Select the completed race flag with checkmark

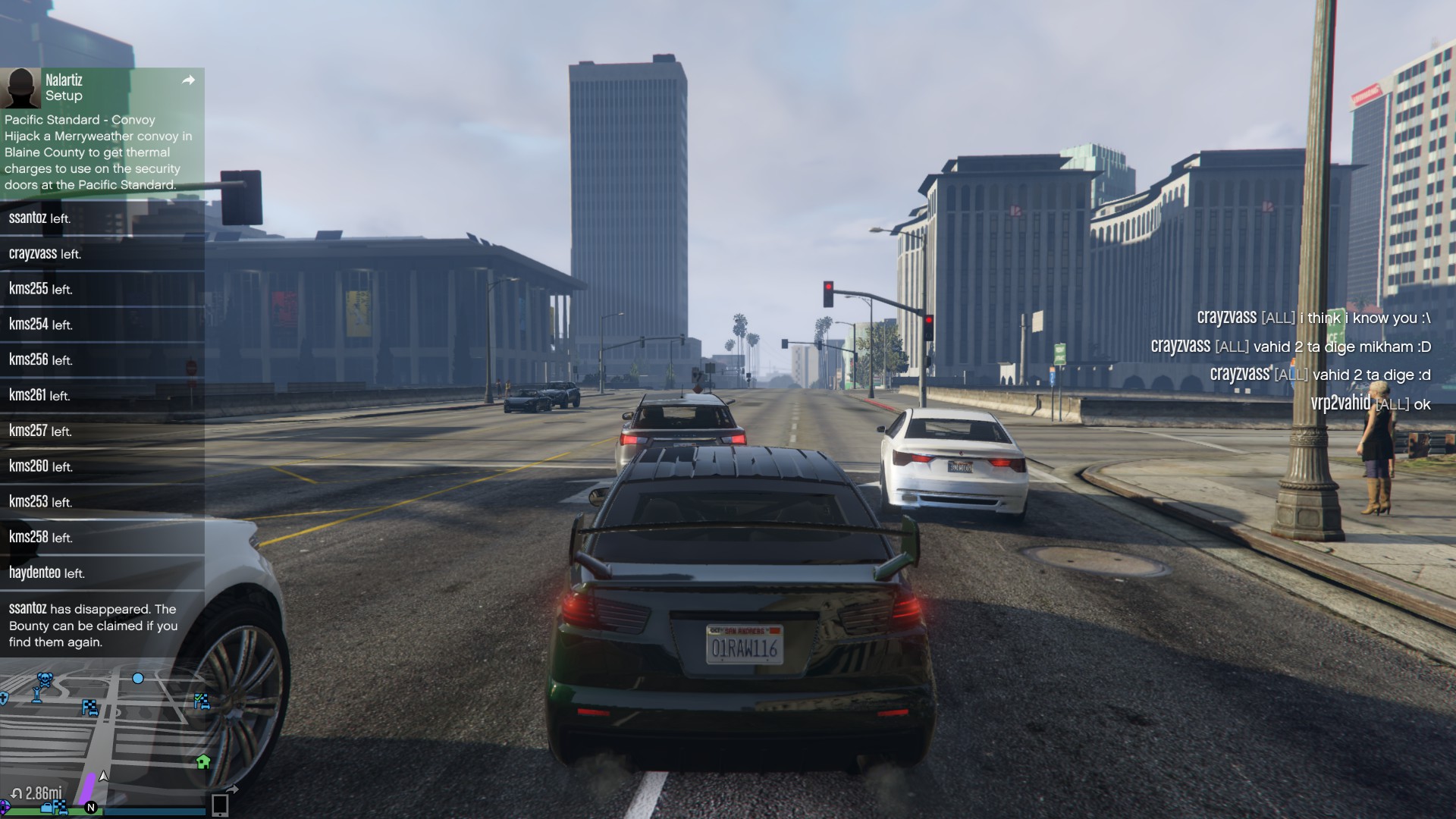202,701
